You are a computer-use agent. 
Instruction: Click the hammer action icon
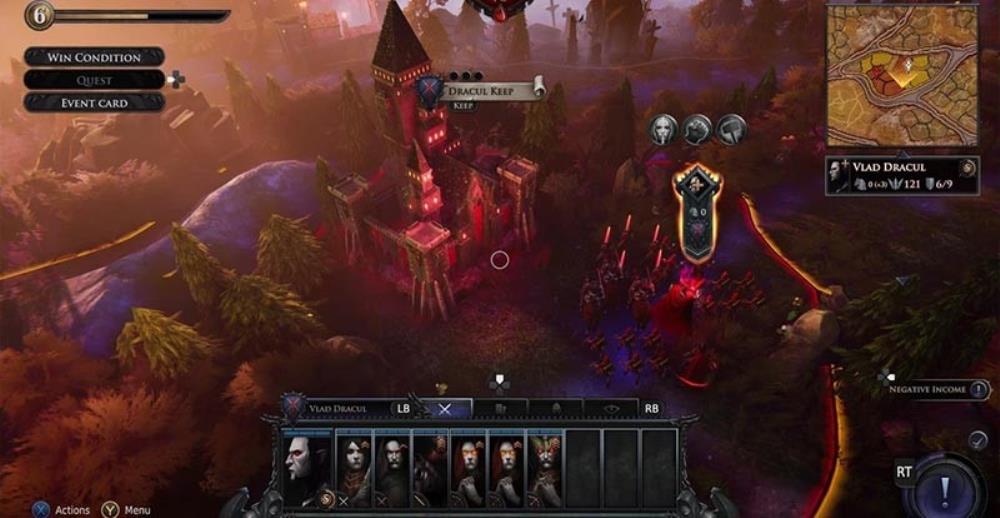pyautogui.click(x=731, y=128)
